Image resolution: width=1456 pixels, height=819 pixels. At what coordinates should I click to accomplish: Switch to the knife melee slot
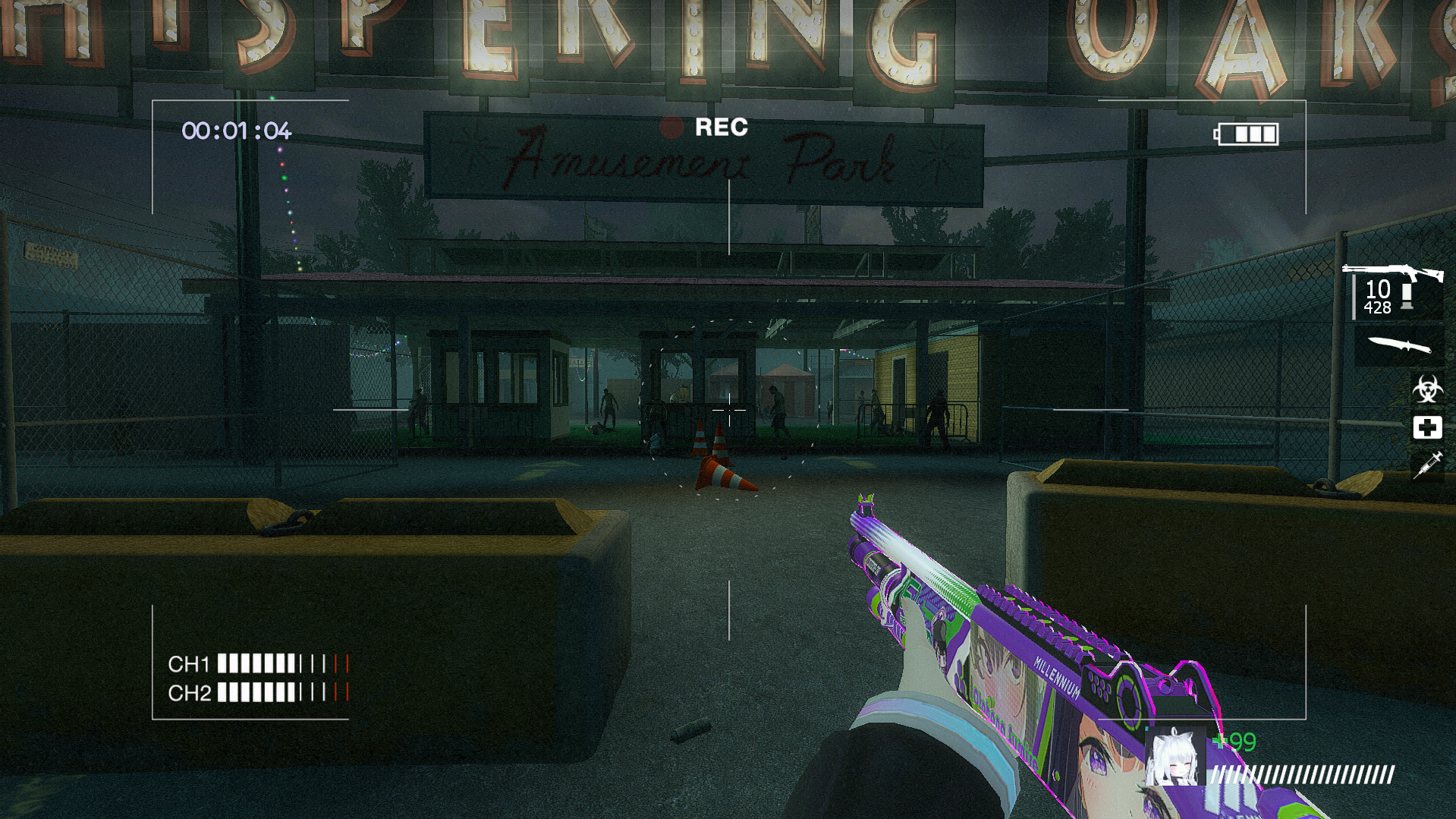(x=1398, y=346)
